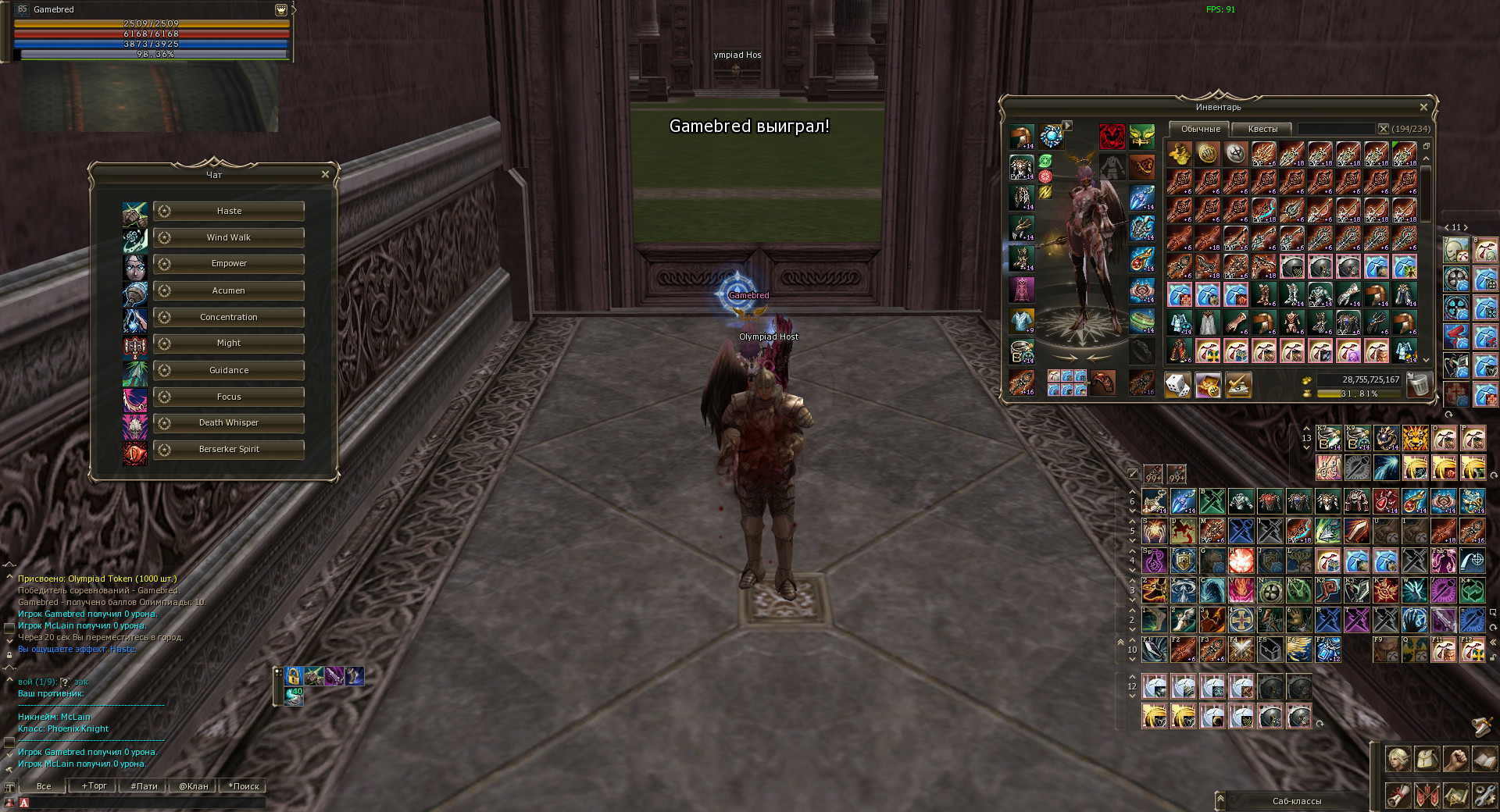Choose the Empower buff
Viewport: 1500px width, 812px height.
(x=228, y=264)
